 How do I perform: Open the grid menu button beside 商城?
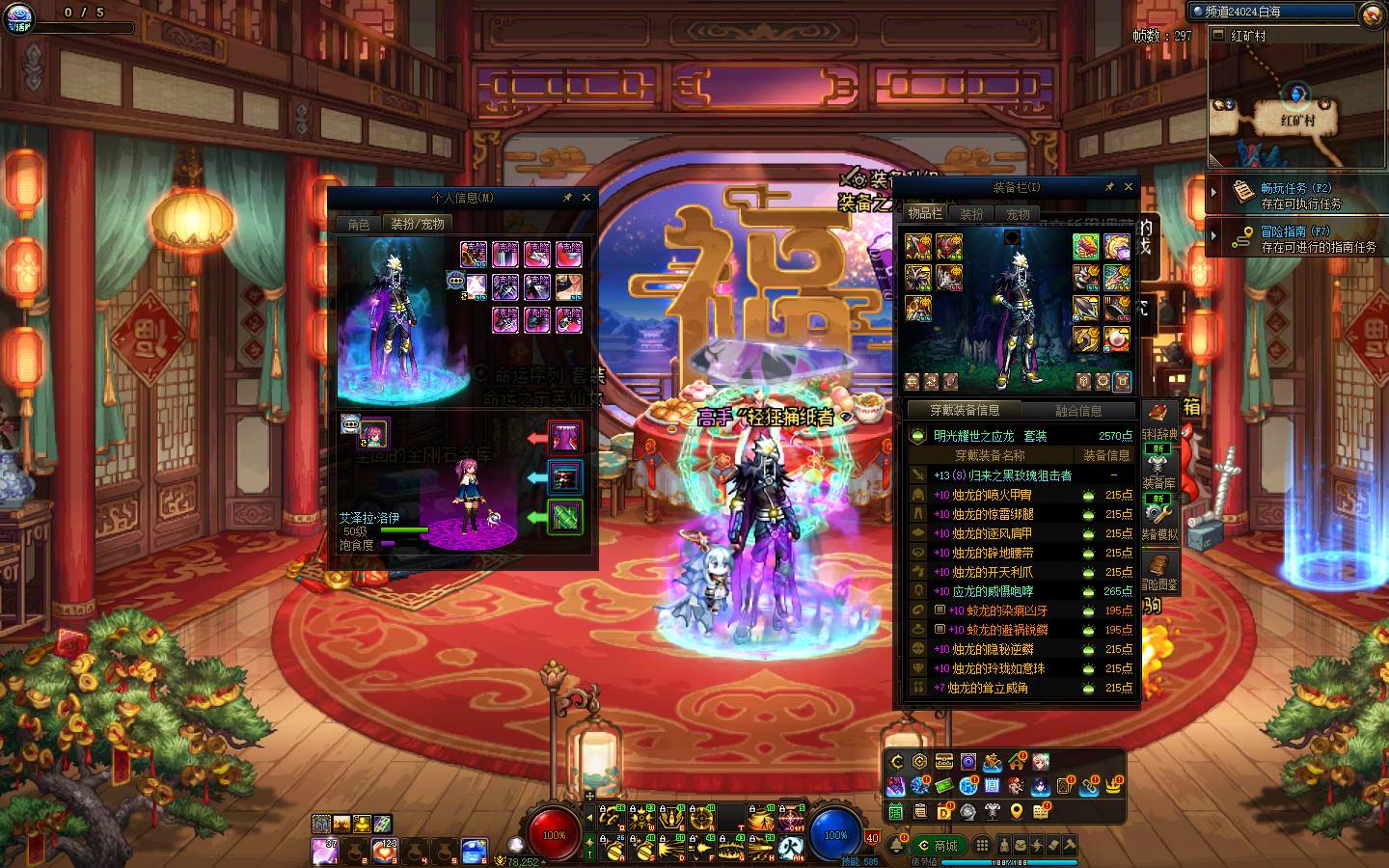[x=981, y=845]
